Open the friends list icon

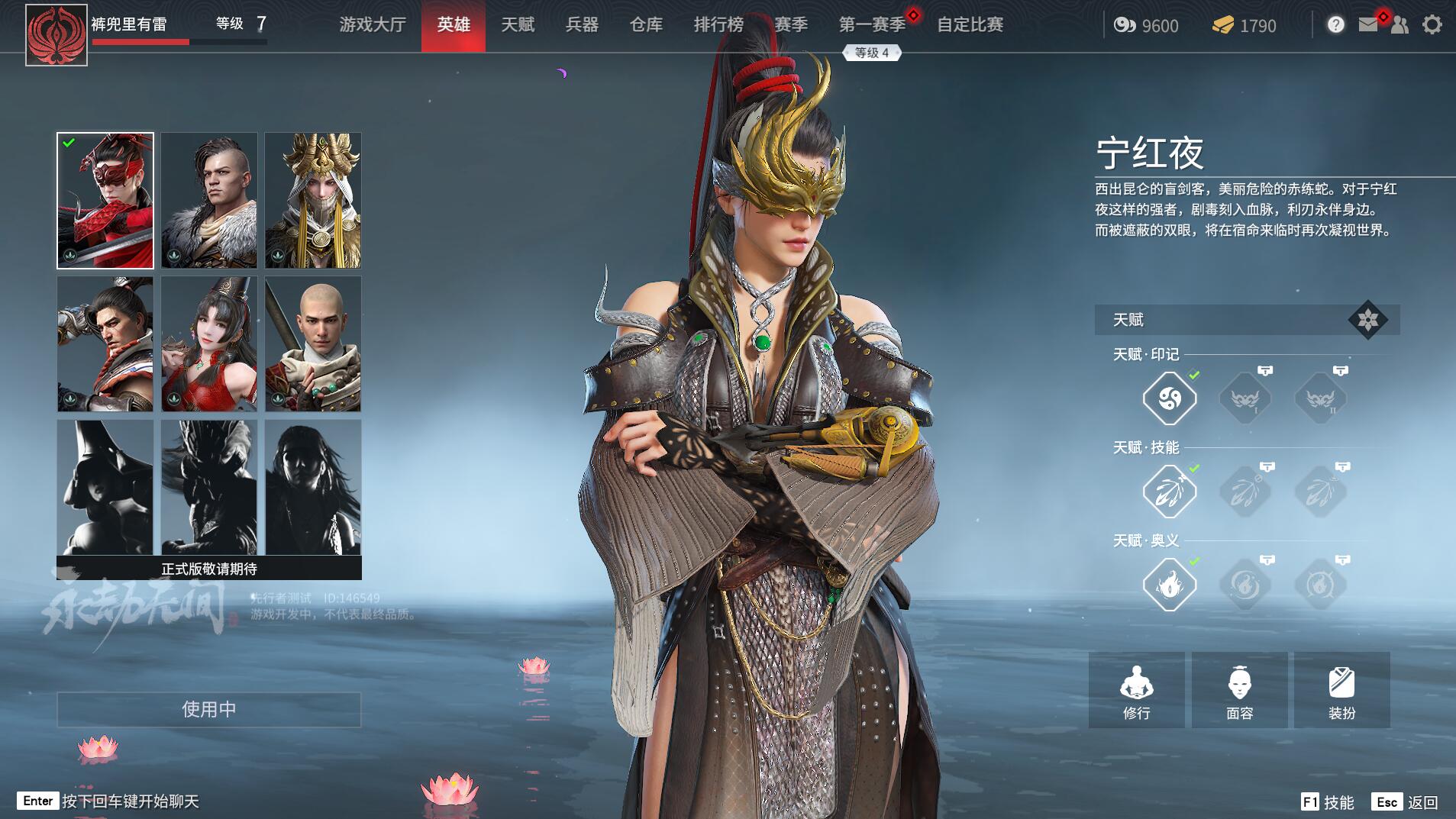tap(1400, 25)
